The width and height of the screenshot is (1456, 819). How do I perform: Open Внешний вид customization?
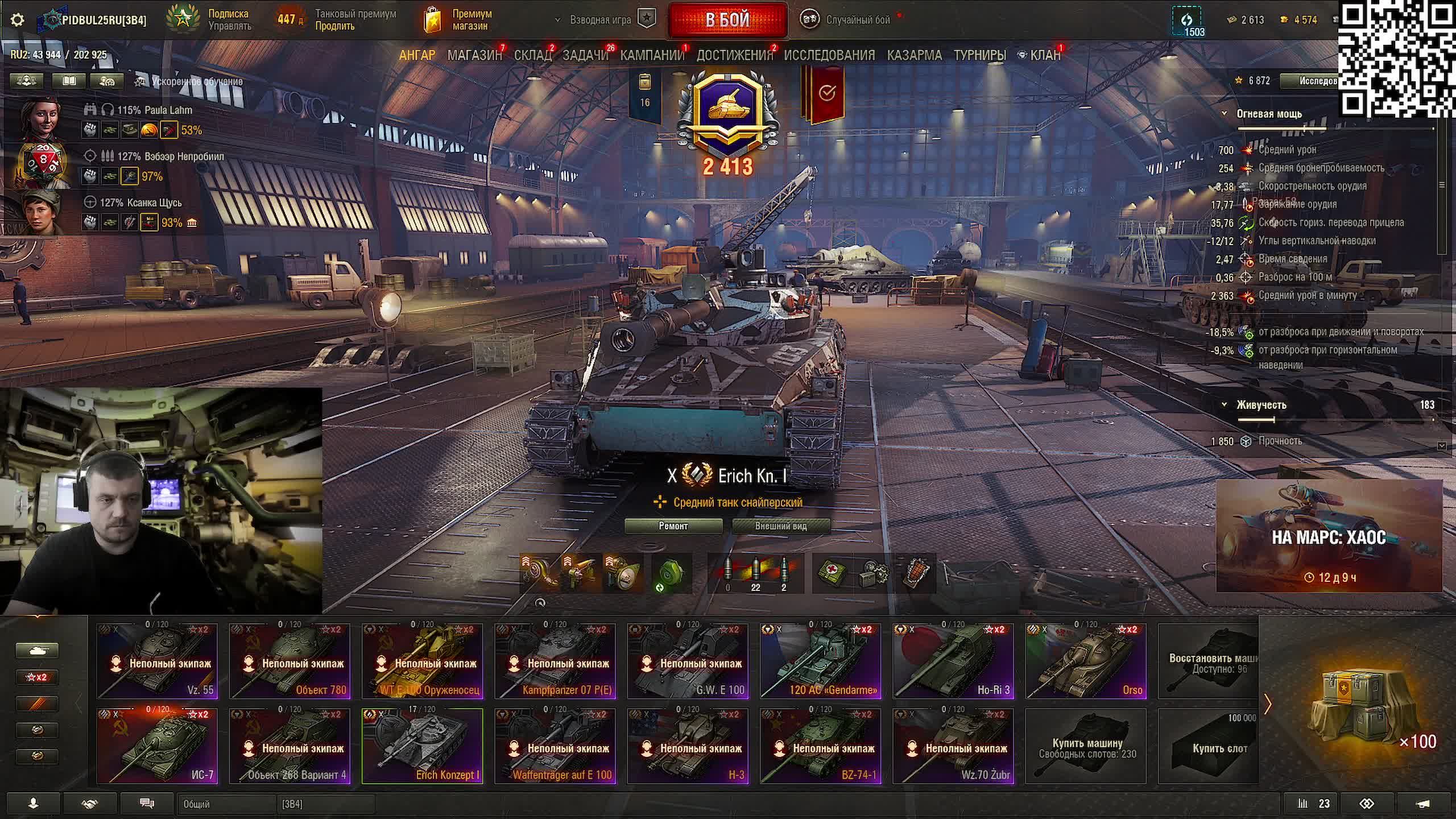tap(780, 526)
